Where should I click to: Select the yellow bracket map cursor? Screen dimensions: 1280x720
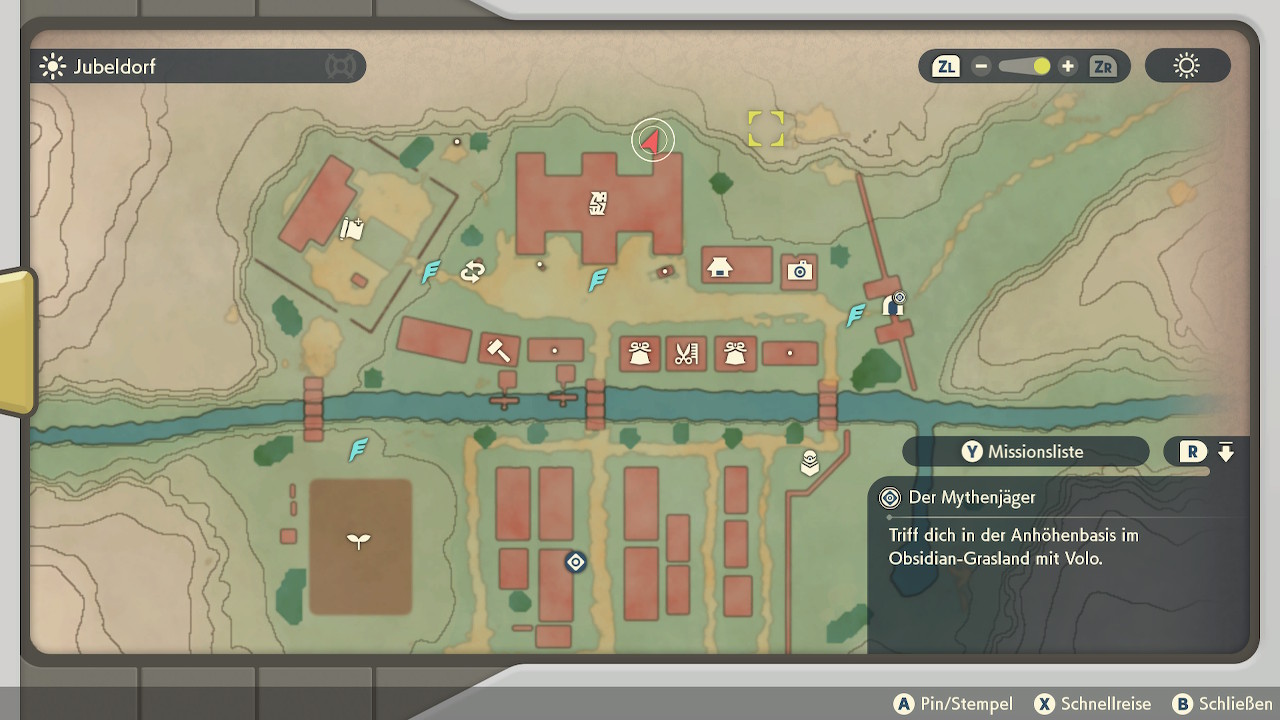[x=766, y=128]
